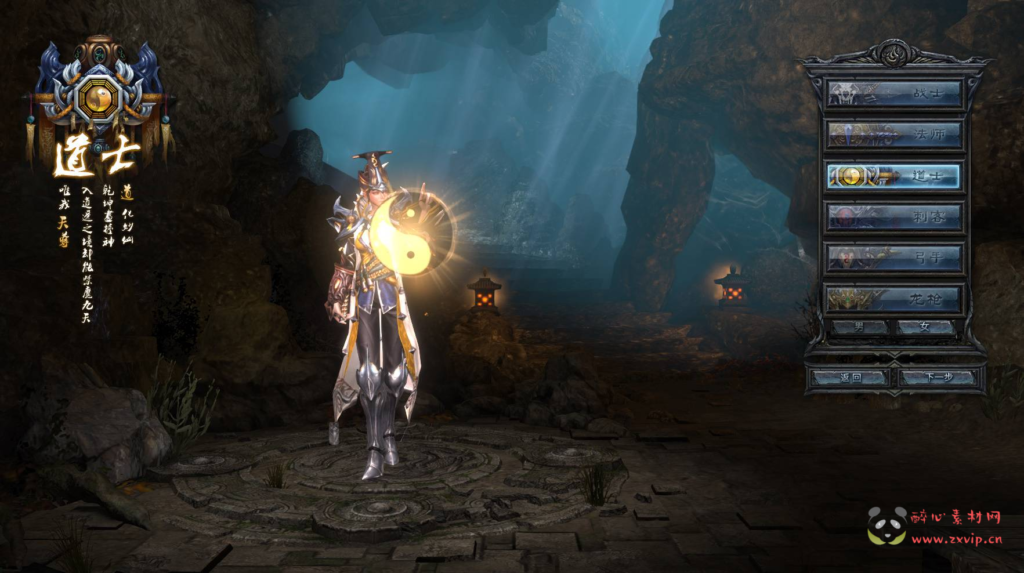Go back with the 返回 button

[x=849, y=378]
